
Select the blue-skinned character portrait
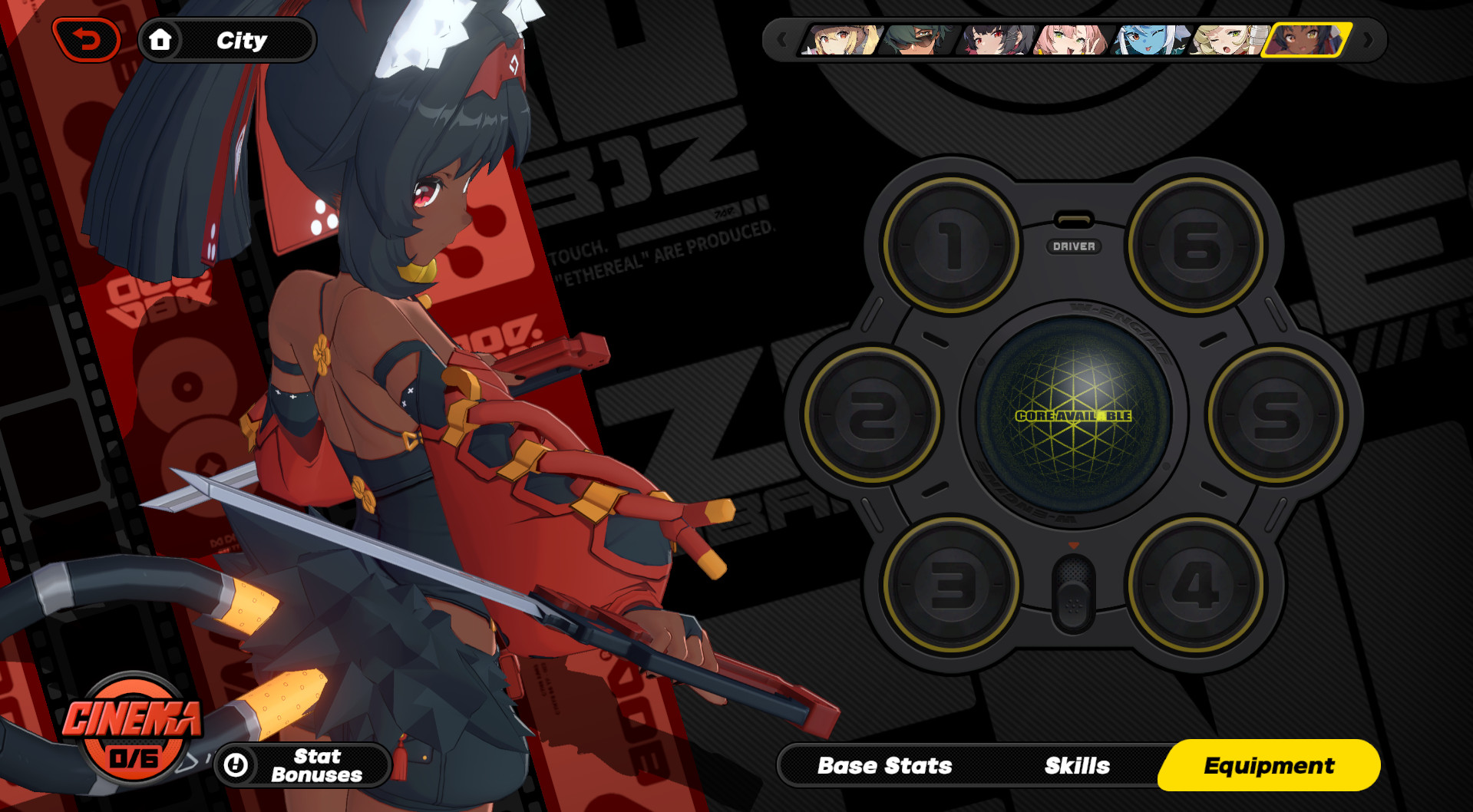tap(1149, 40)
